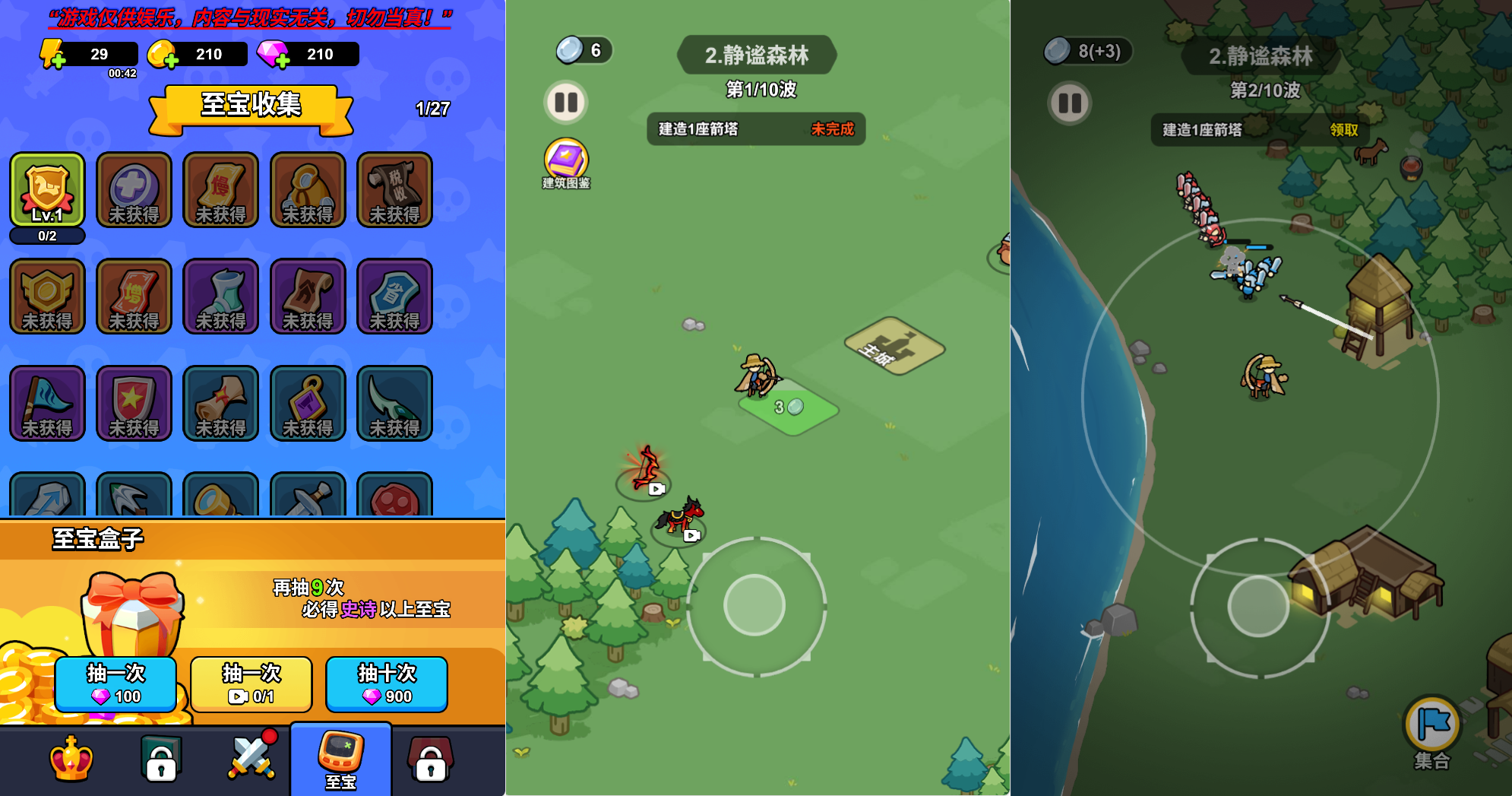Image resolution: width=1512 pixels, height=796 pixels.
Task: Select the 至宝 treasure tab
Action: [340, 759]
